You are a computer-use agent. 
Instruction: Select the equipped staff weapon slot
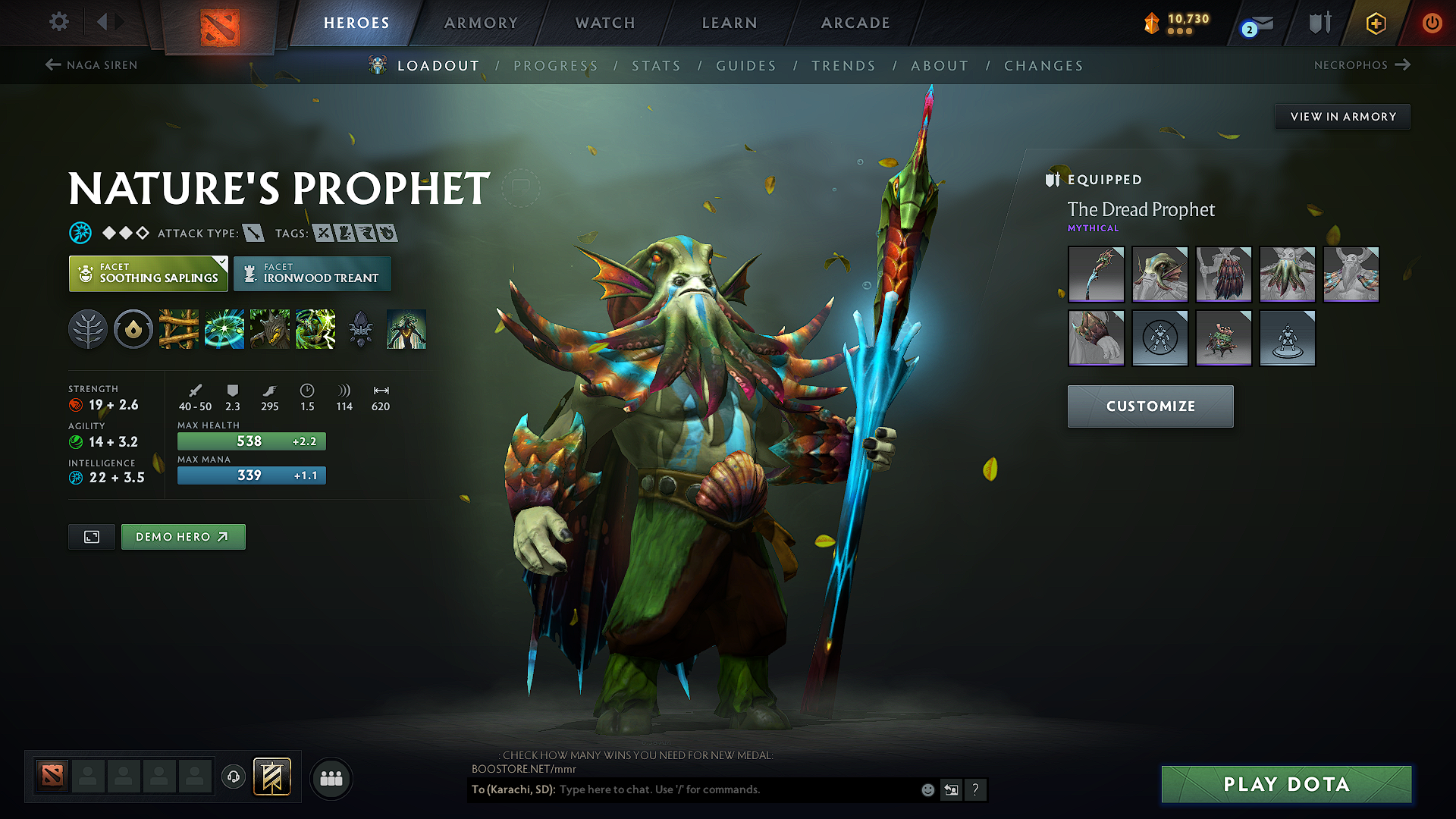coord(1096,275)
